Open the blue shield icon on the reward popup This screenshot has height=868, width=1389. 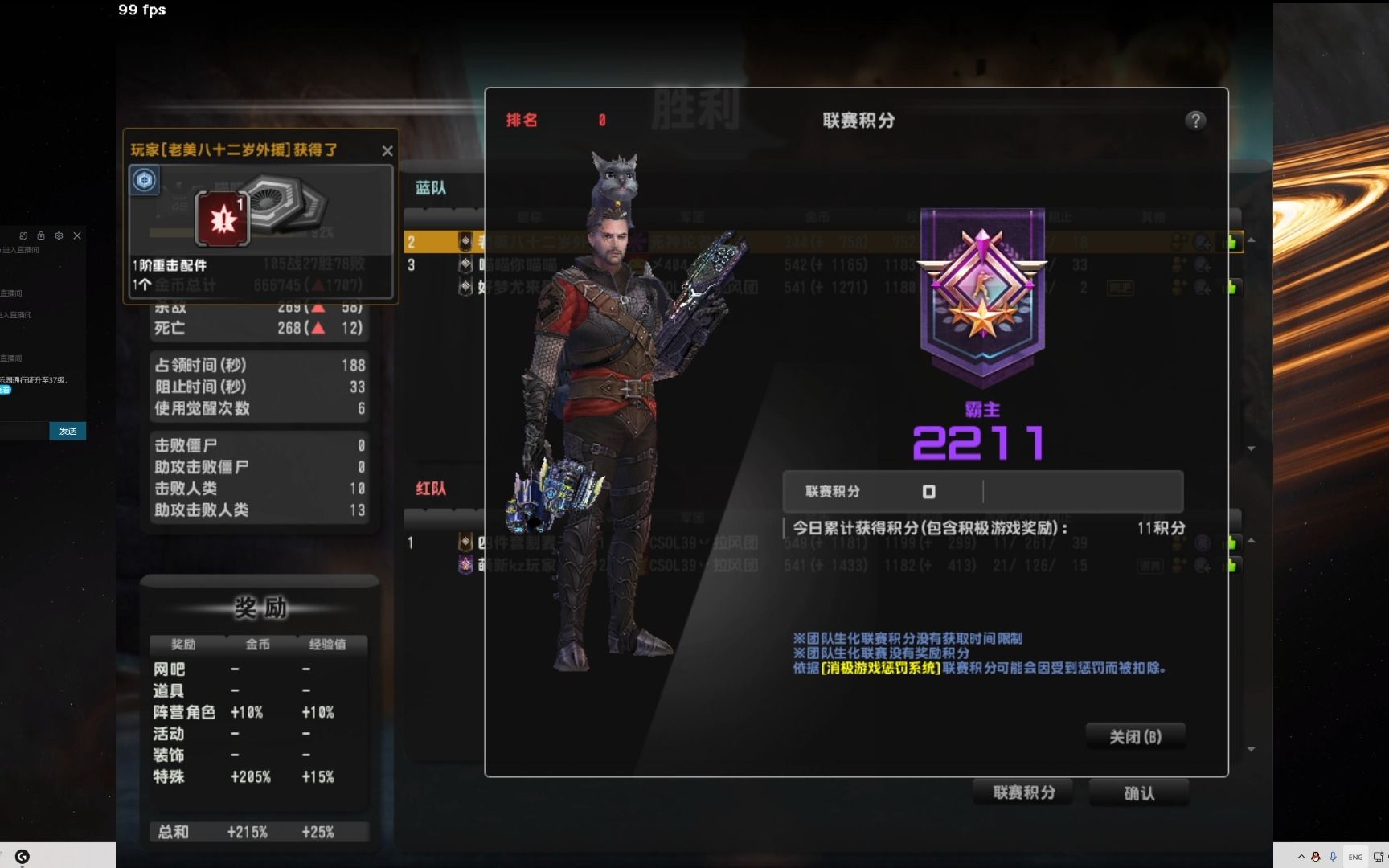[x=144, y=180]
